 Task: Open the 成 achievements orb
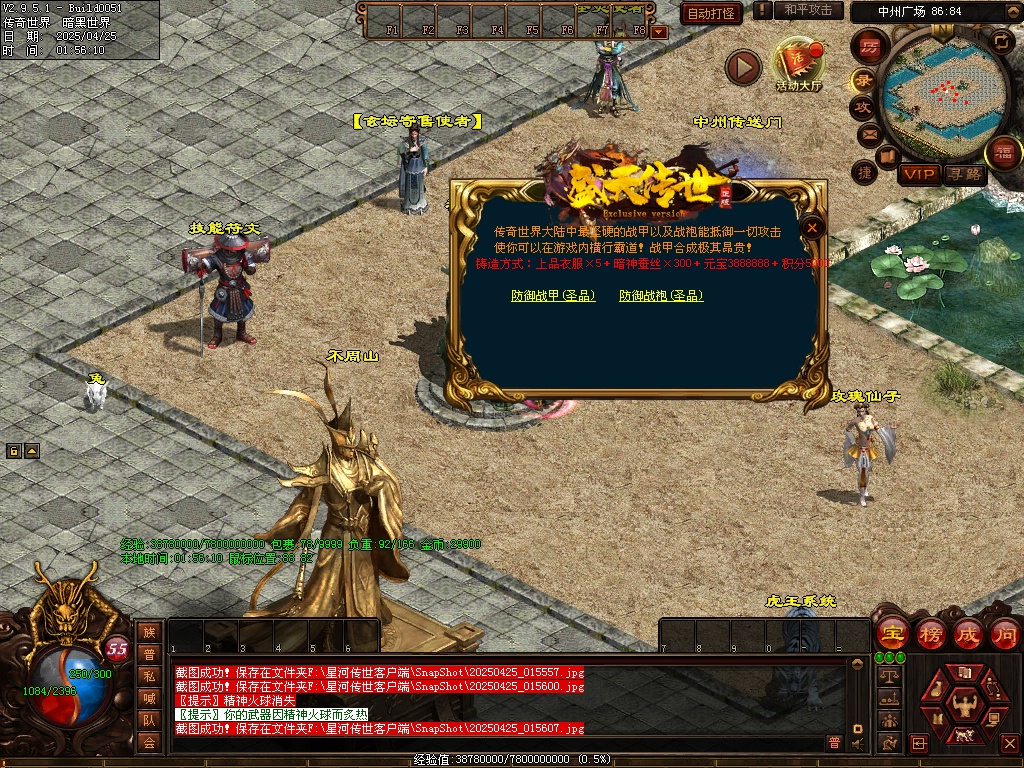coord(968,633)
